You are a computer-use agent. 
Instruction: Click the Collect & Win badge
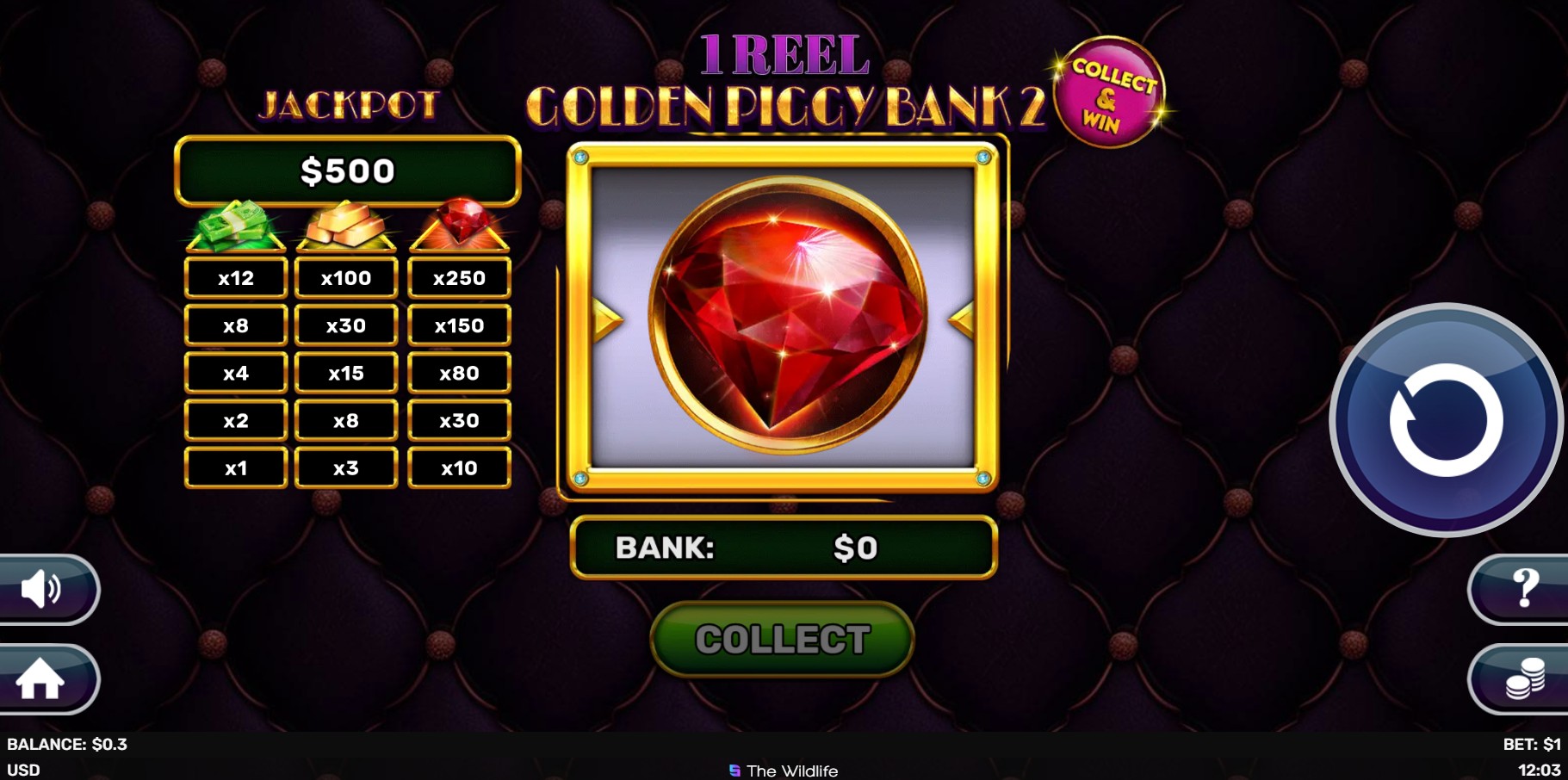[x=1111, y=86]
